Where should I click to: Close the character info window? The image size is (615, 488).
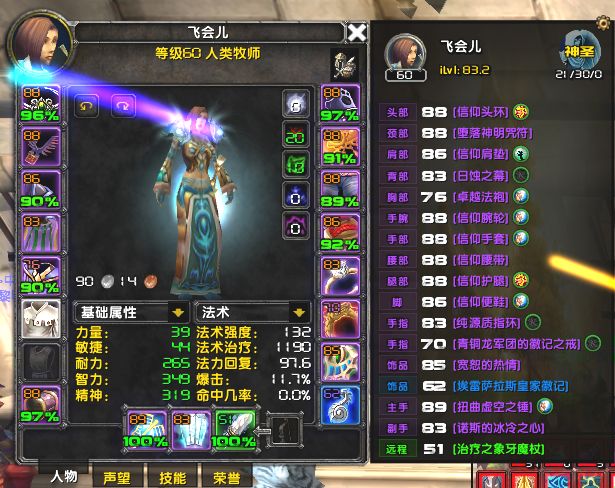click(356, 33)
